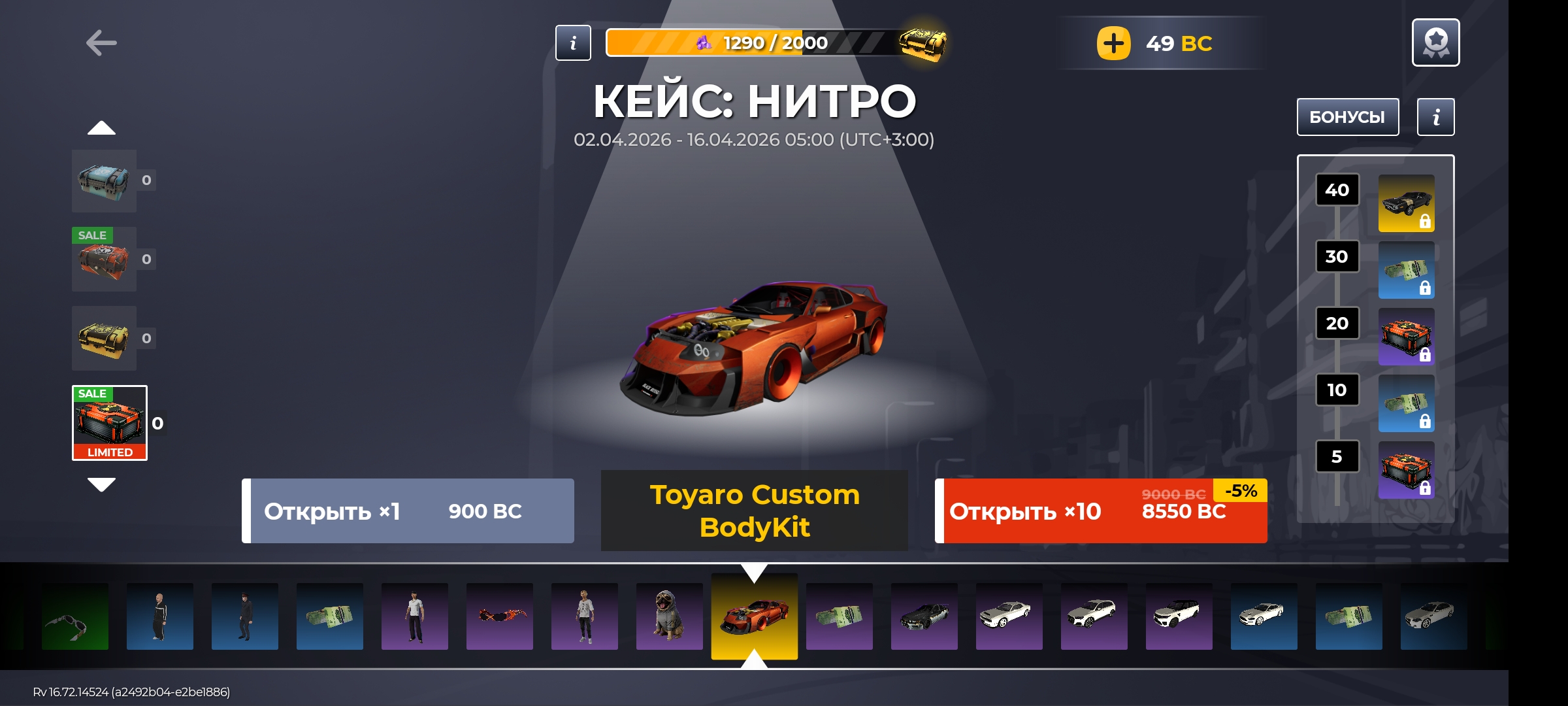Select the rusty red sale case
The image size is (1568, 706).
pyautogui.click(x=105, y=260)
